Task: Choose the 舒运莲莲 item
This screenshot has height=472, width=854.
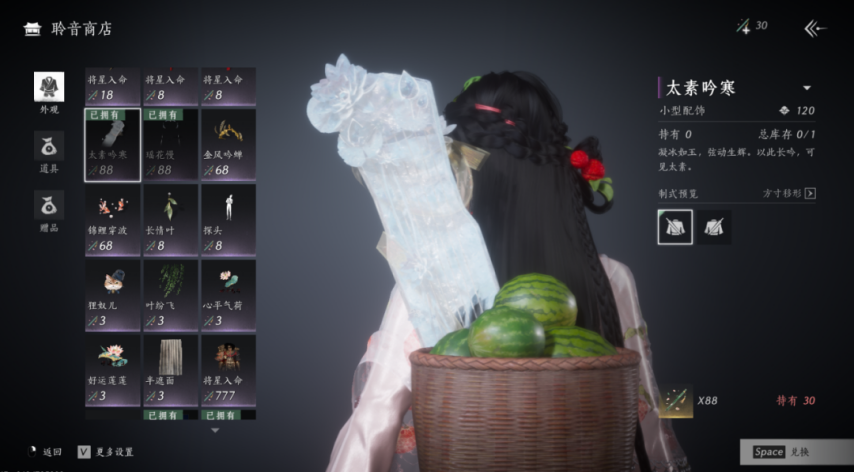Action: (x=112, y=370)
